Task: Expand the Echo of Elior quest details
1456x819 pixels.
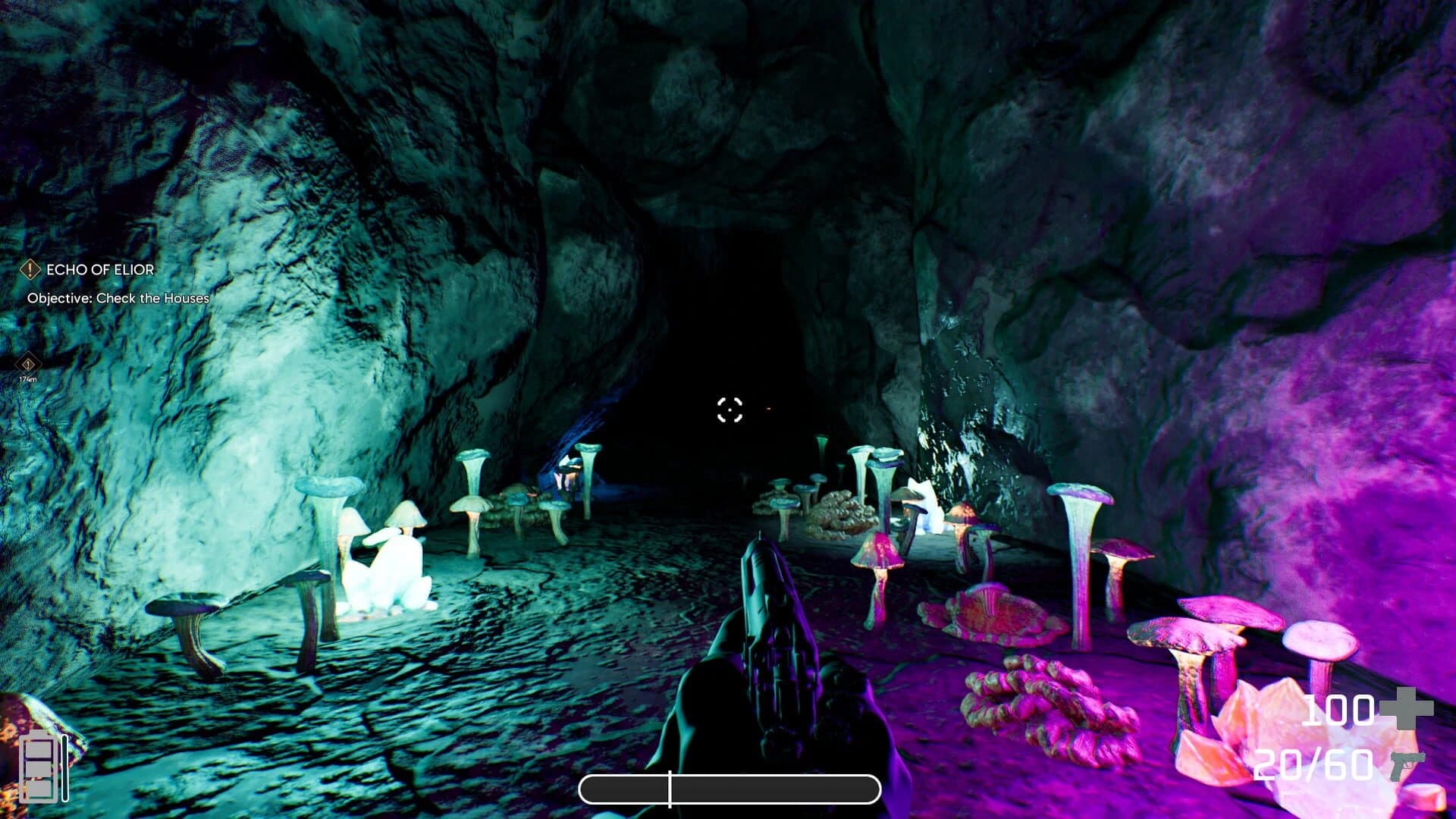Action: click(x=99, y=269)
